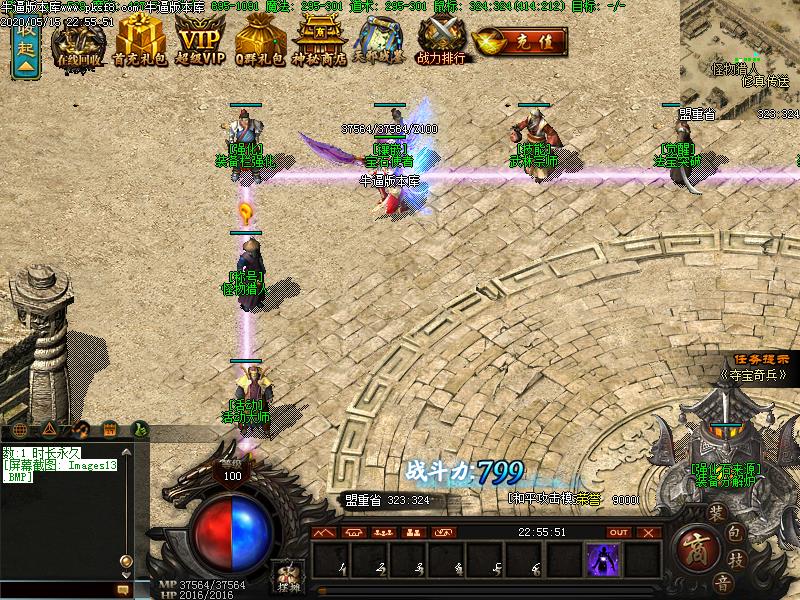Open the 超级VIP panel
The width and height of the screenshot is (800, 600).
click(x=200, y=40)
